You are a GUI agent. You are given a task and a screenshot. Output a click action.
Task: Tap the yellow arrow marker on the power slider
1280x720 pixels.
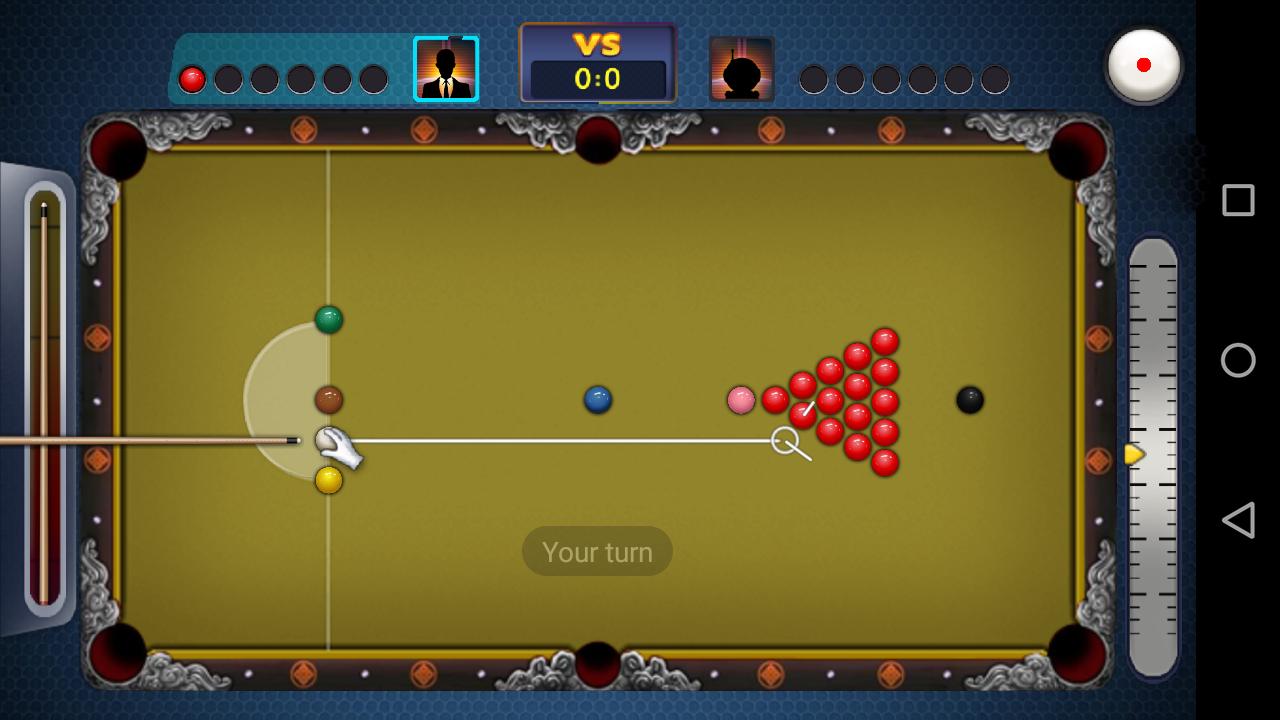click(x=1133, y=455)
